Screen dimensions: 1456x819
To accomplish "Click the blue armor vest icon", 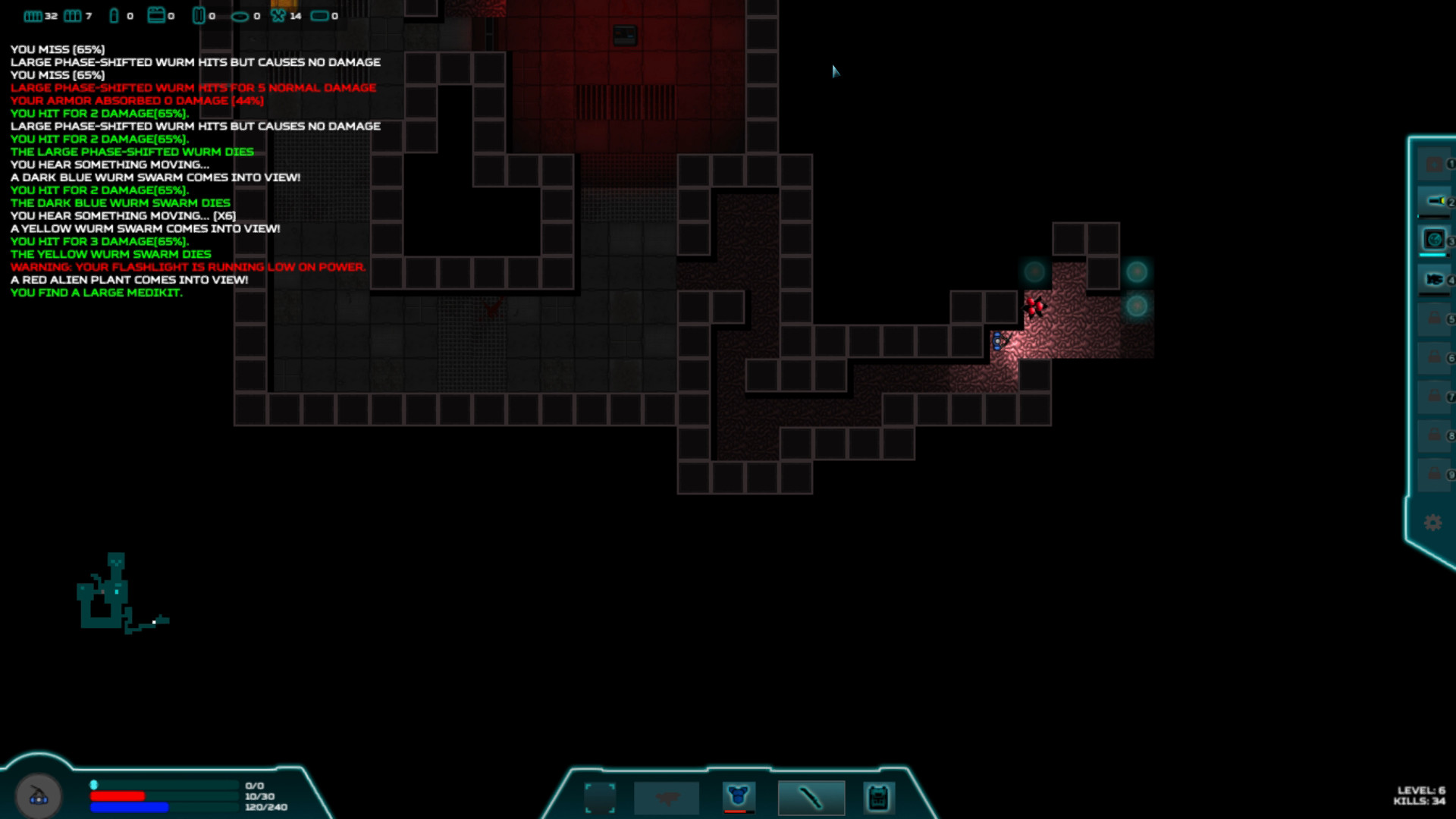I will pyautogui.click(x=739, y=795).
